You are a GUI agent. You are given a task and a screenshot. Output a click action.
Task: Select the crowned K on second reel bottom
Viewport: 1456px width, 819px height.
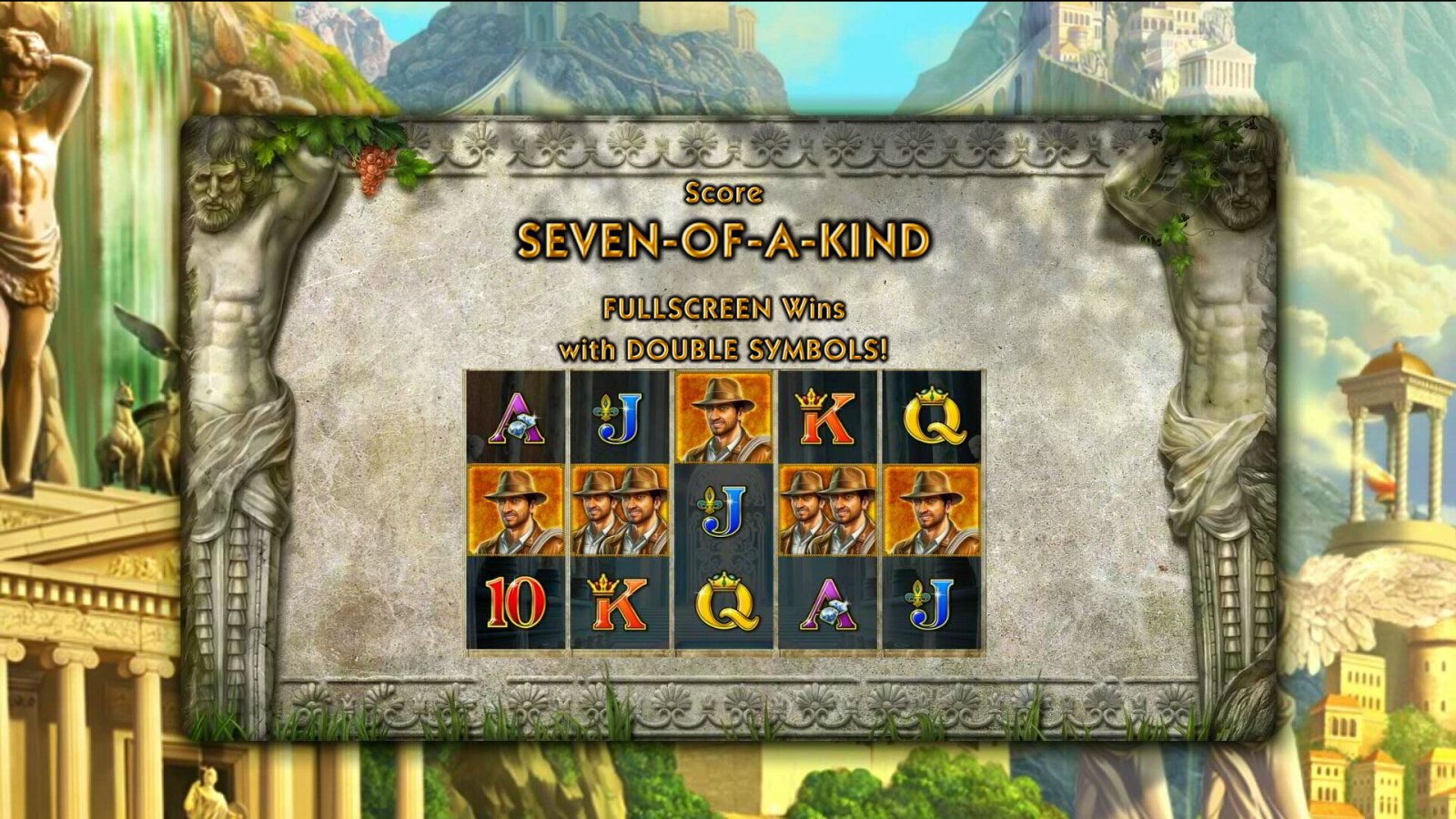[x=617, y=601]
